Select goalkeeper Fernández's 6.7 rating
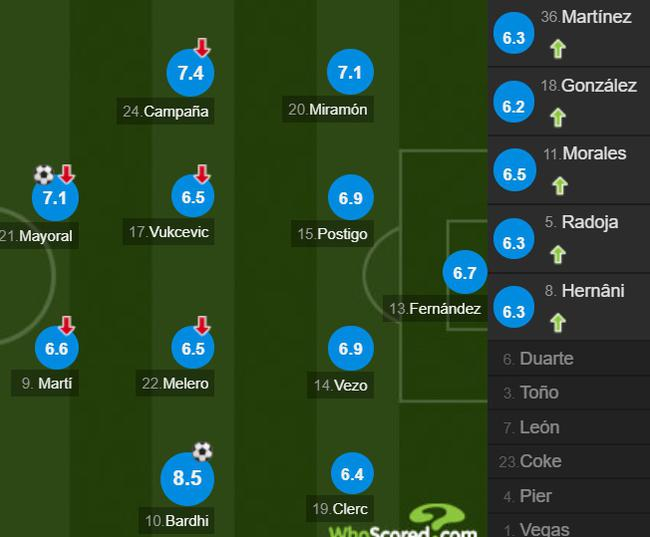The height and width of the screenshot is (537, 650). tap(465, 272)
